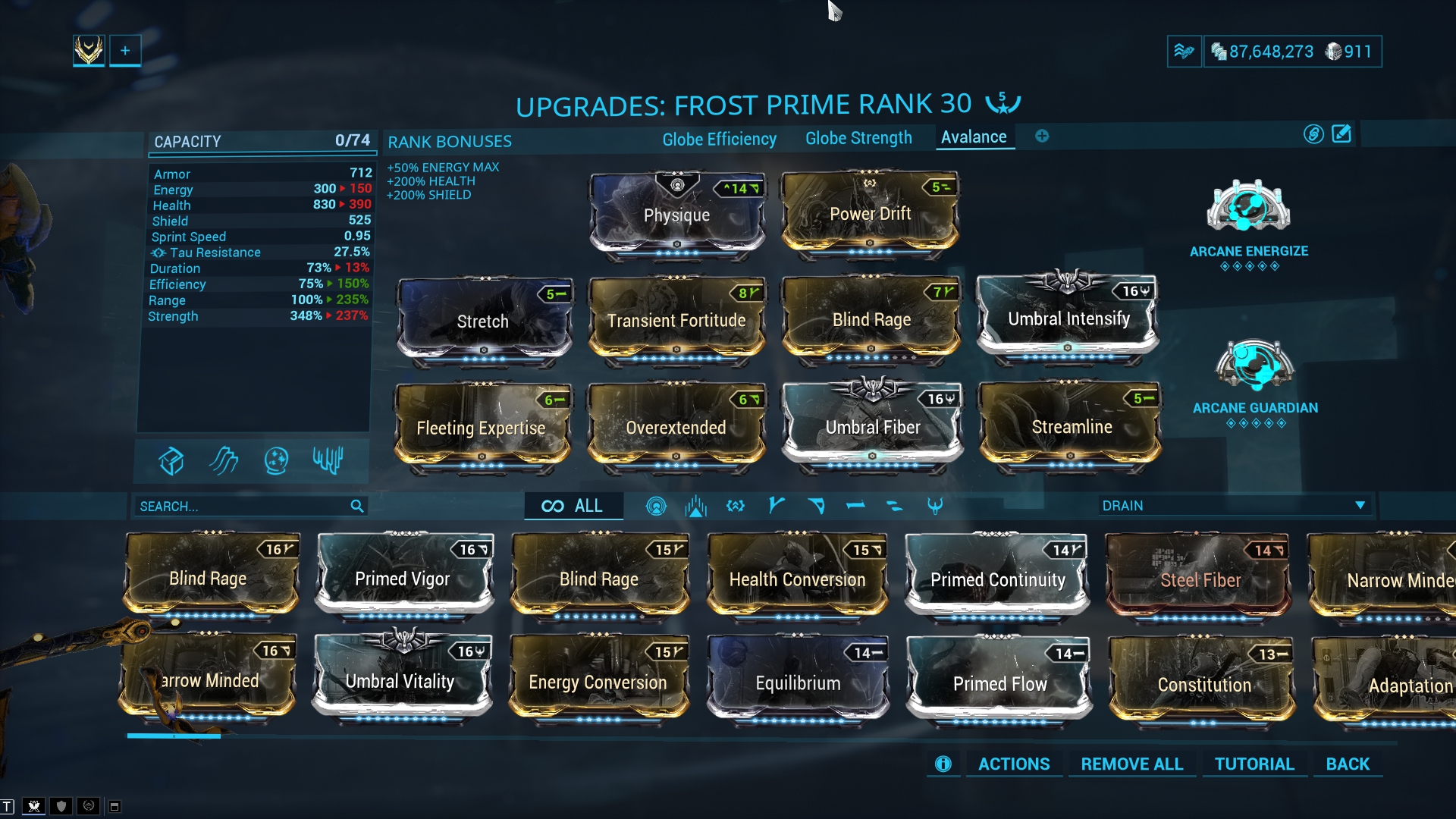The width and height of the screenshot is (1456, 819).
Task: Open the Actions menu
Action: coord(1014,764)
